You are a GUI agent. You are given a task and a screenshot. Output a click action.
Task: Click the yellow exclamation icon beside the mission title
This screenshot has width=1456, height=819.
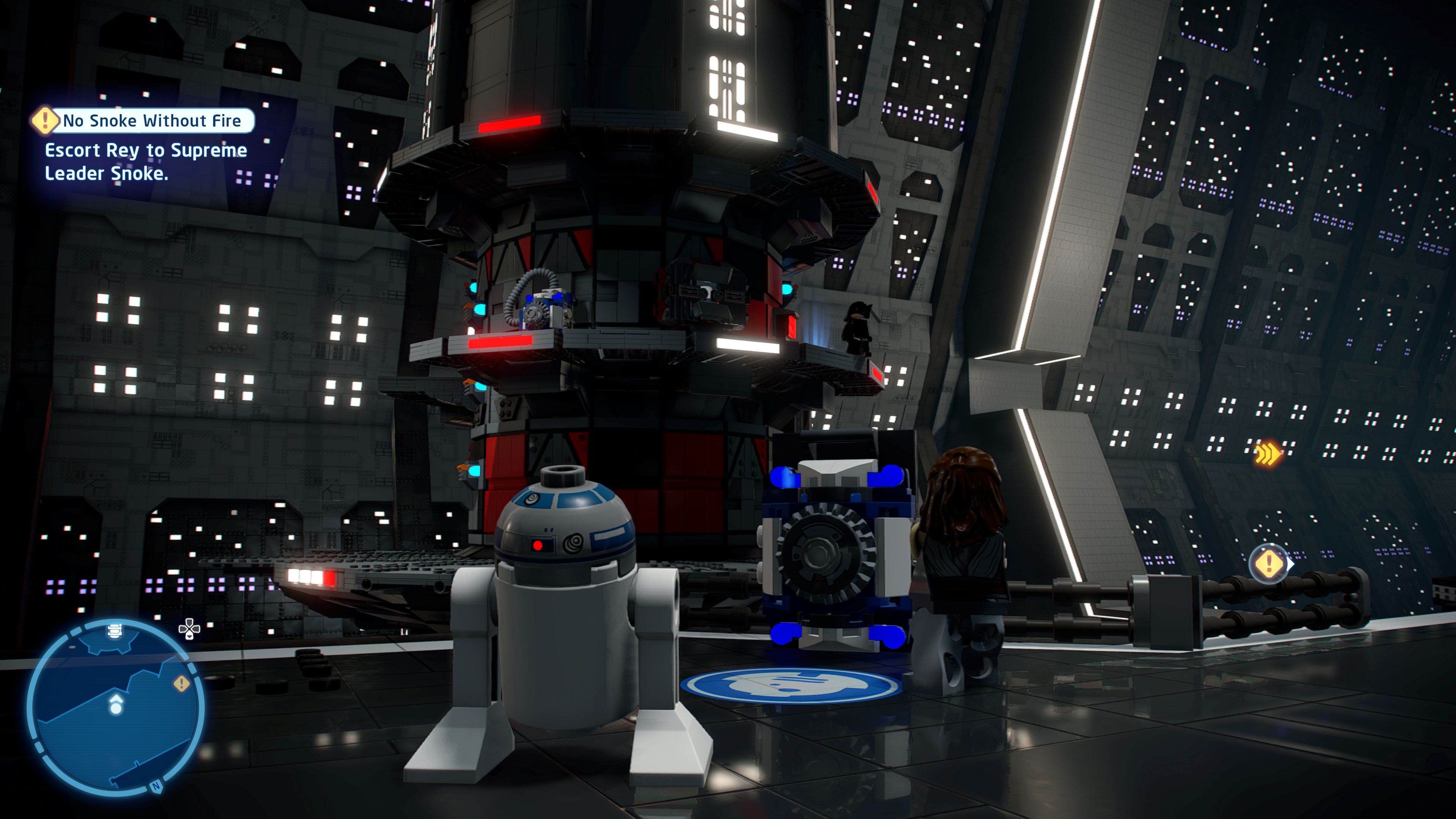click(44, 121)
